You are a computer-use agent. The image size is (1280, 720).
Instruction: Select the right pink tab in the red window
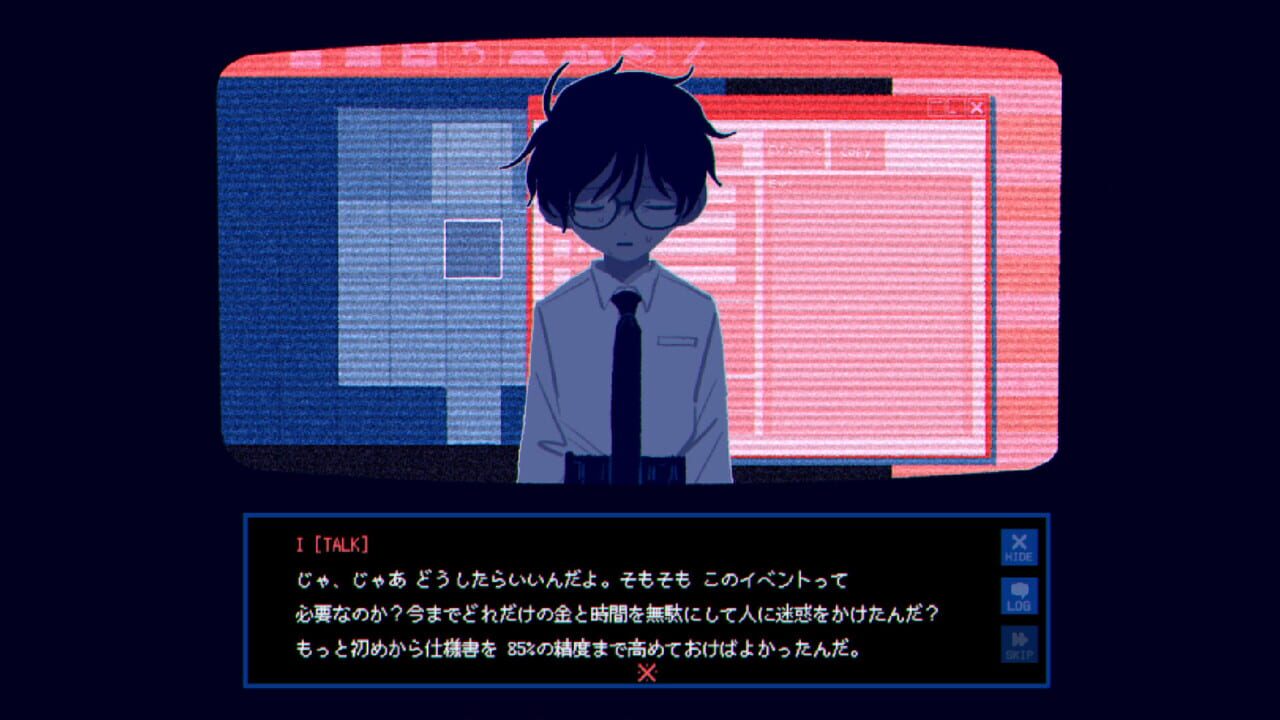(x=858, y=152)
